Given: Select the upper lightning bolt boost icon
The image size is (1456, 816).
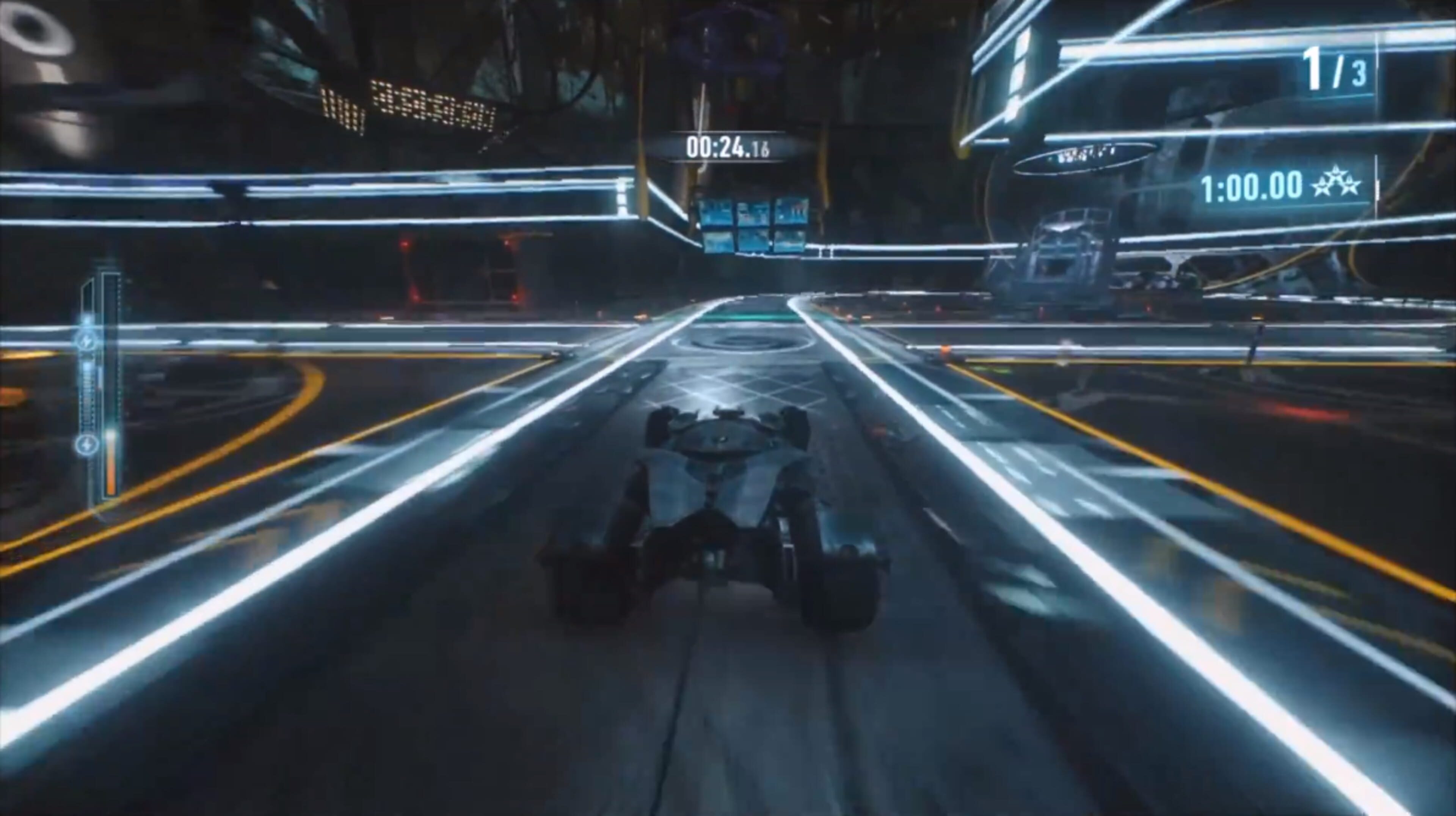Looking at the screenshot, I should coord(87,340).
